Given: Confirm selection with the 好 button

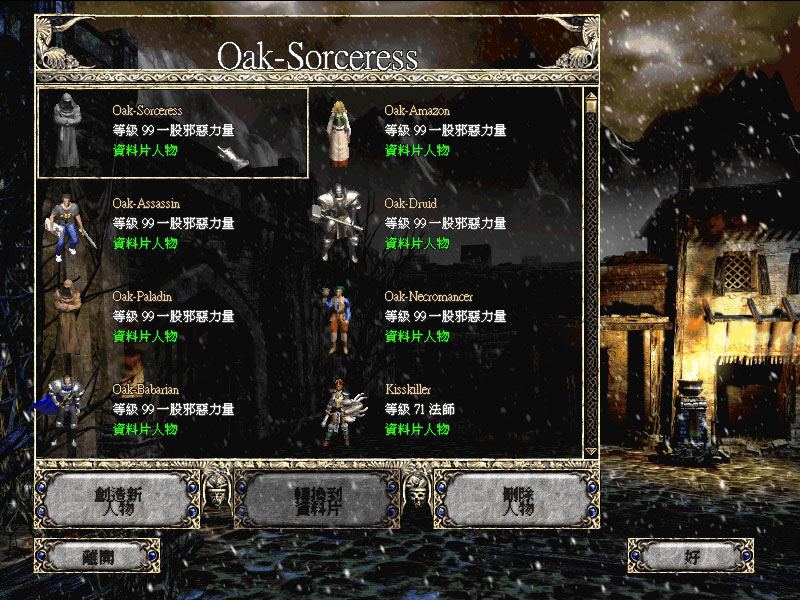Looking at the screenshot, I should [x=690, y=554].
